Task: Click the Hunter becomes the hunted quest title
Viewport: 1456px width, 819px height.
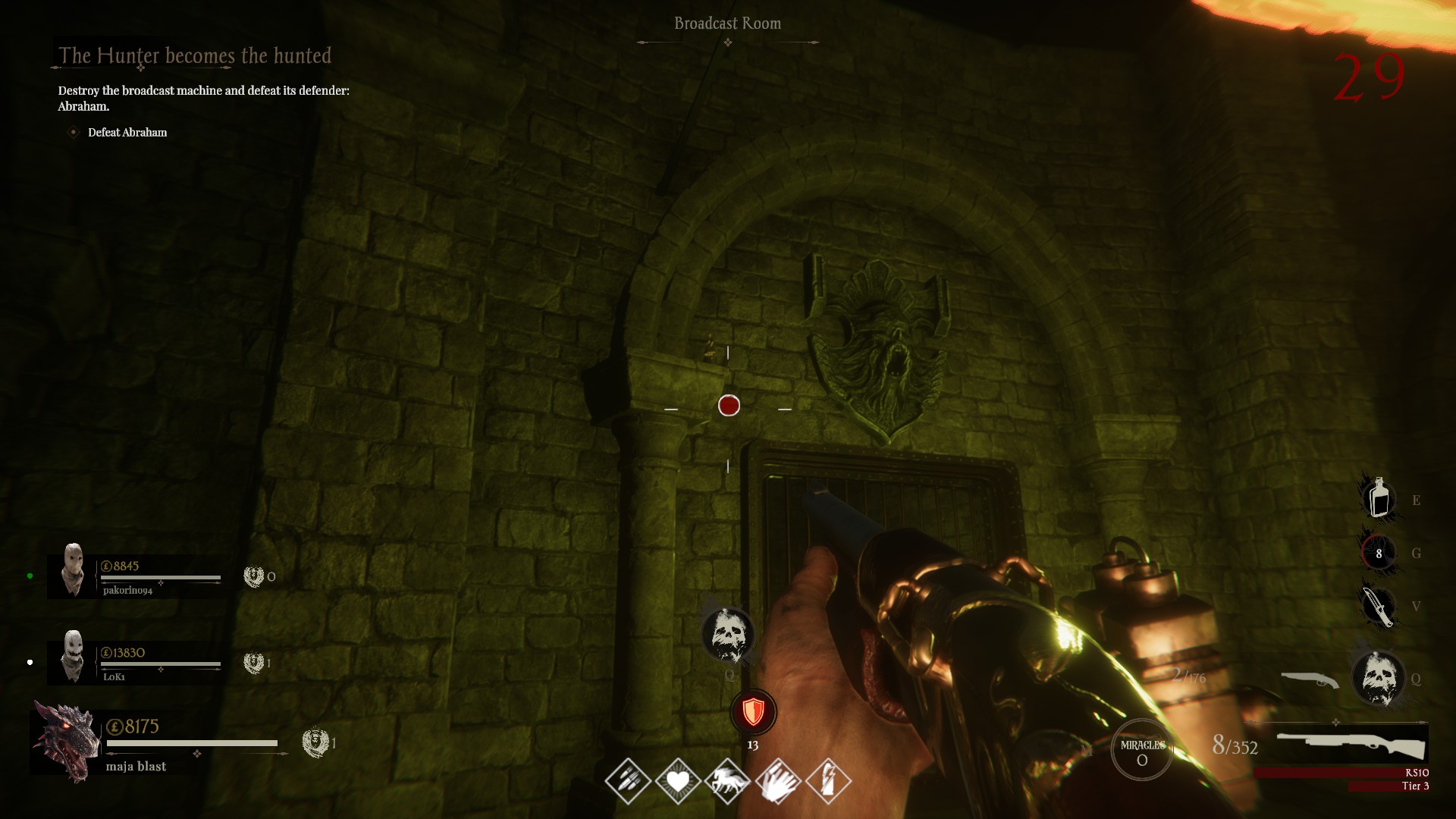Action: coord(195,55)
